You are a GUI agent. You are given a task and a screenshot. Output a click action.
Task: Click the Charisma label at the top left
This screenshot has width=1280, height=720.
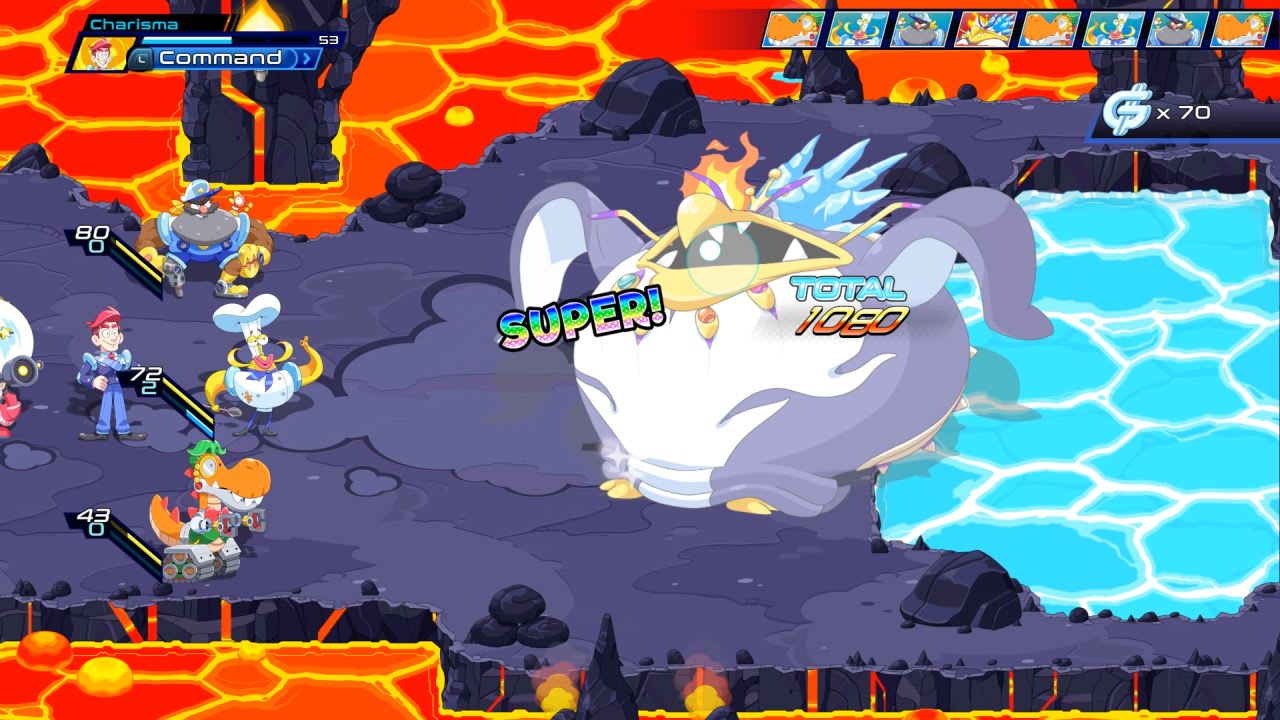tap(134, 22)
